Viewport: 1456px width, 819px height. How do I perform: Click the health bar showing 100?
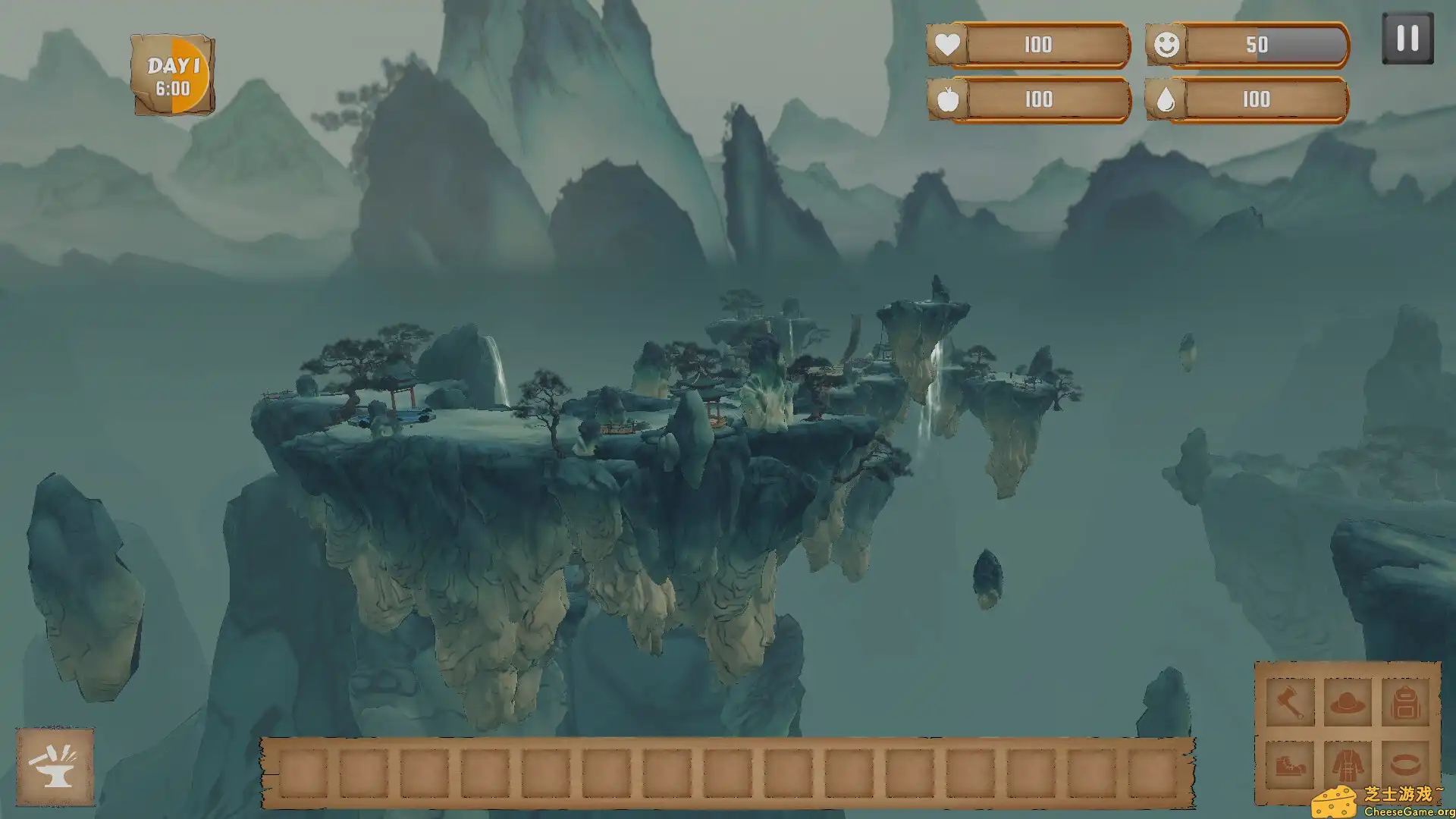[x=1039, y=45]
